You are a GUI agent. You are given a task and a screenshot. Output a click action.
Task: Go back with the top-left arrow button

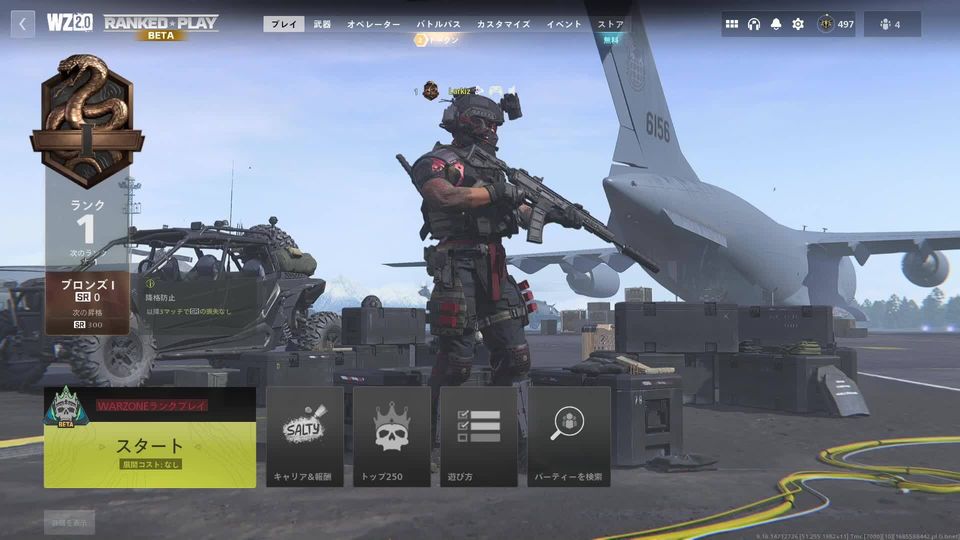[23, 24]
